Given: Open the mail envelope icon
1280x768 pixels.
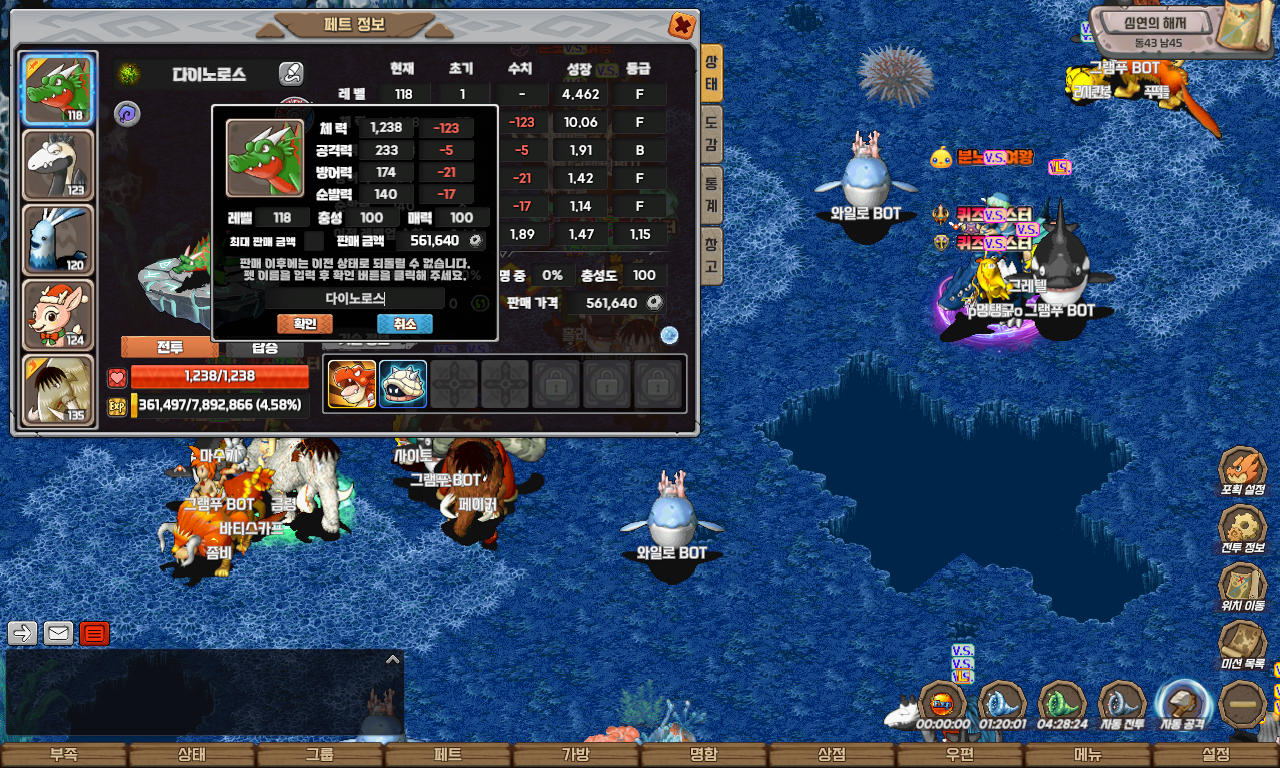Looking at the screenshot, I should (58, 633).
